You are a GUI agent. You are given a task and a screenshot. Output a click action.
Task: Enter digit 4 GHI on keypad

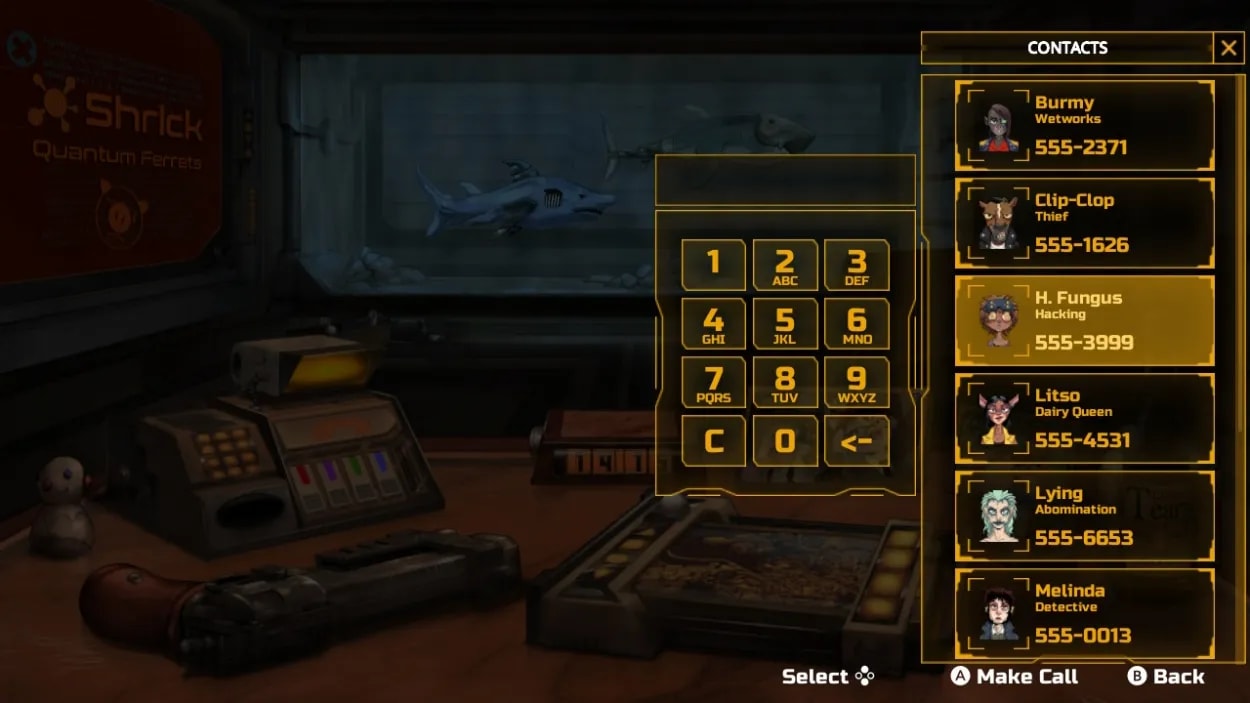(x=713, y=324)
